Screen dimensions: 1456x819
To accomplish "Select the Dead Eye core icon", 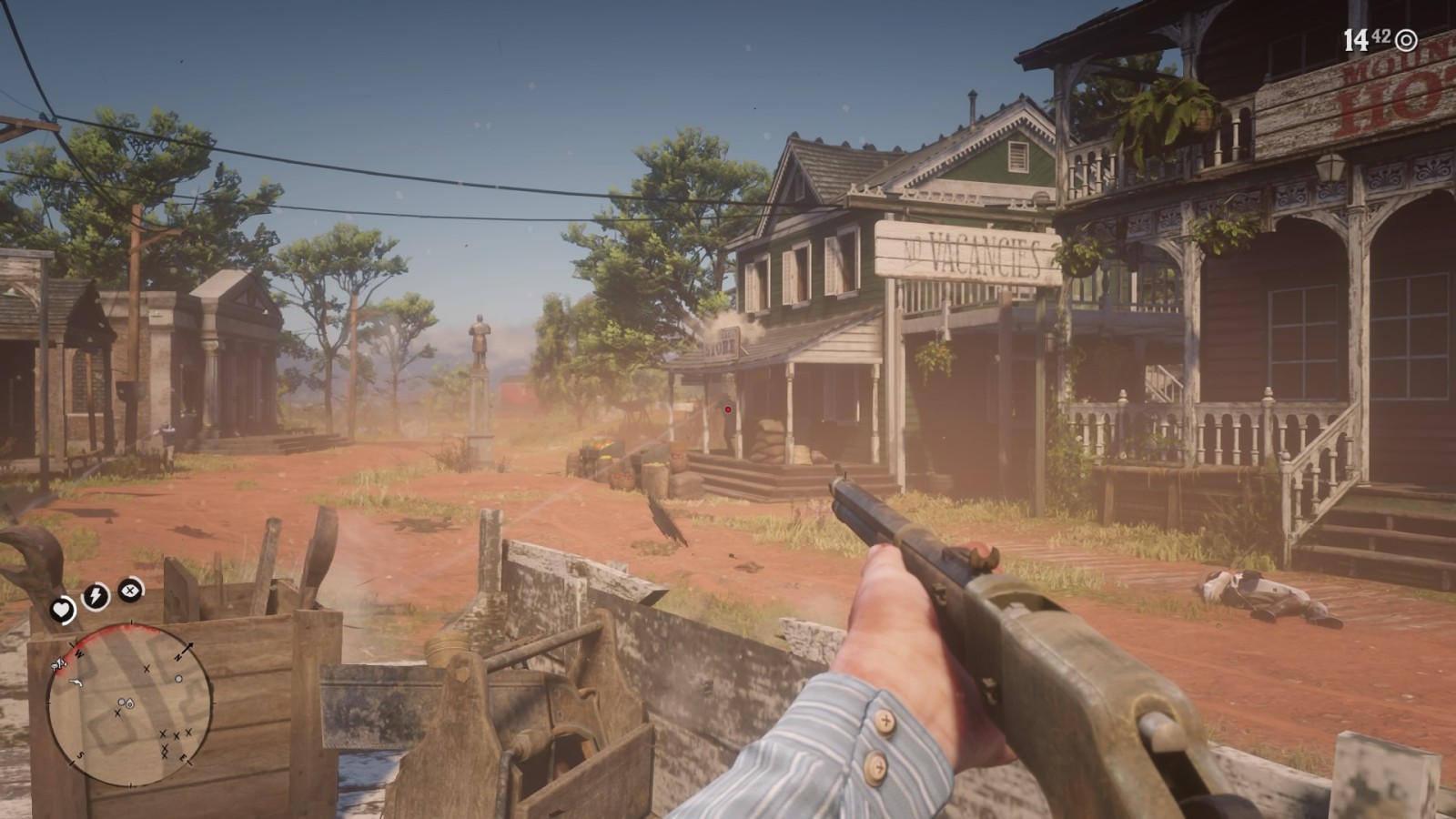I will click(132, 590).
